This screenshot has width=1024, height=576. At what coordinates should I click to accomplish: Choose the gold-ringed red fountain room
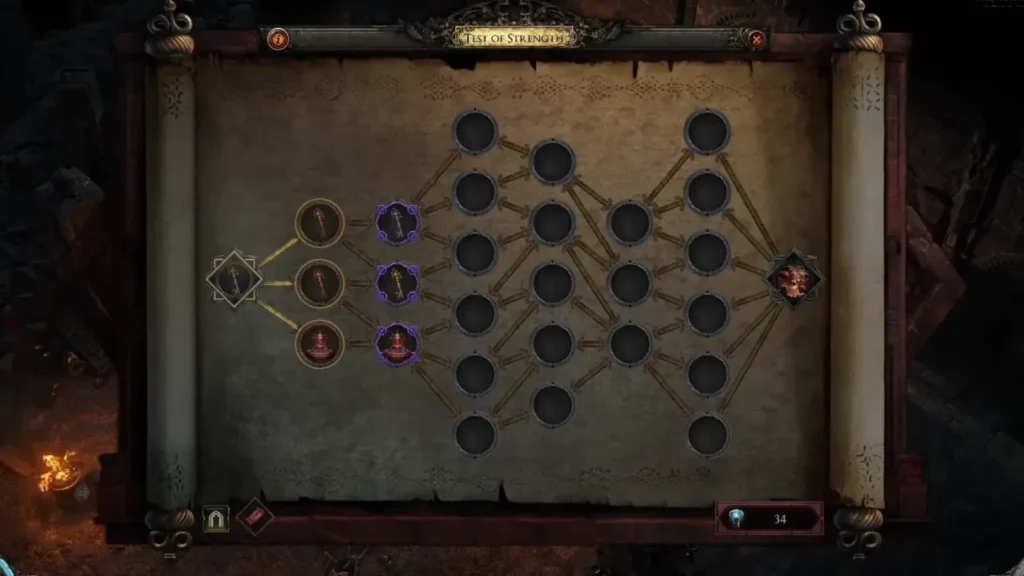[320, 343]
